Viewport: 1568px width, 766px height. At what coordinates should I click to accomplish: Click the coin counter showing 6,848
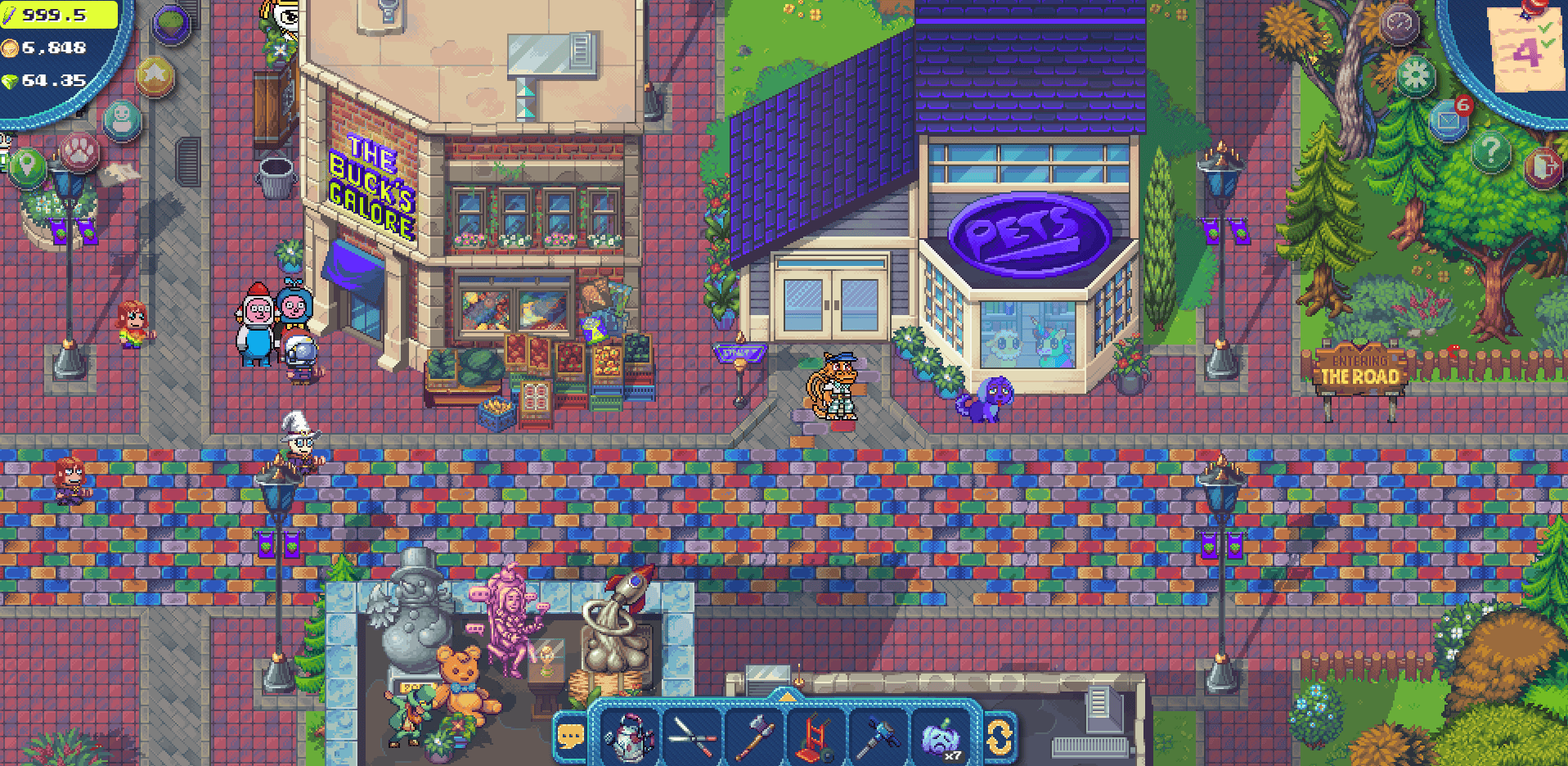tap(45, 47)
